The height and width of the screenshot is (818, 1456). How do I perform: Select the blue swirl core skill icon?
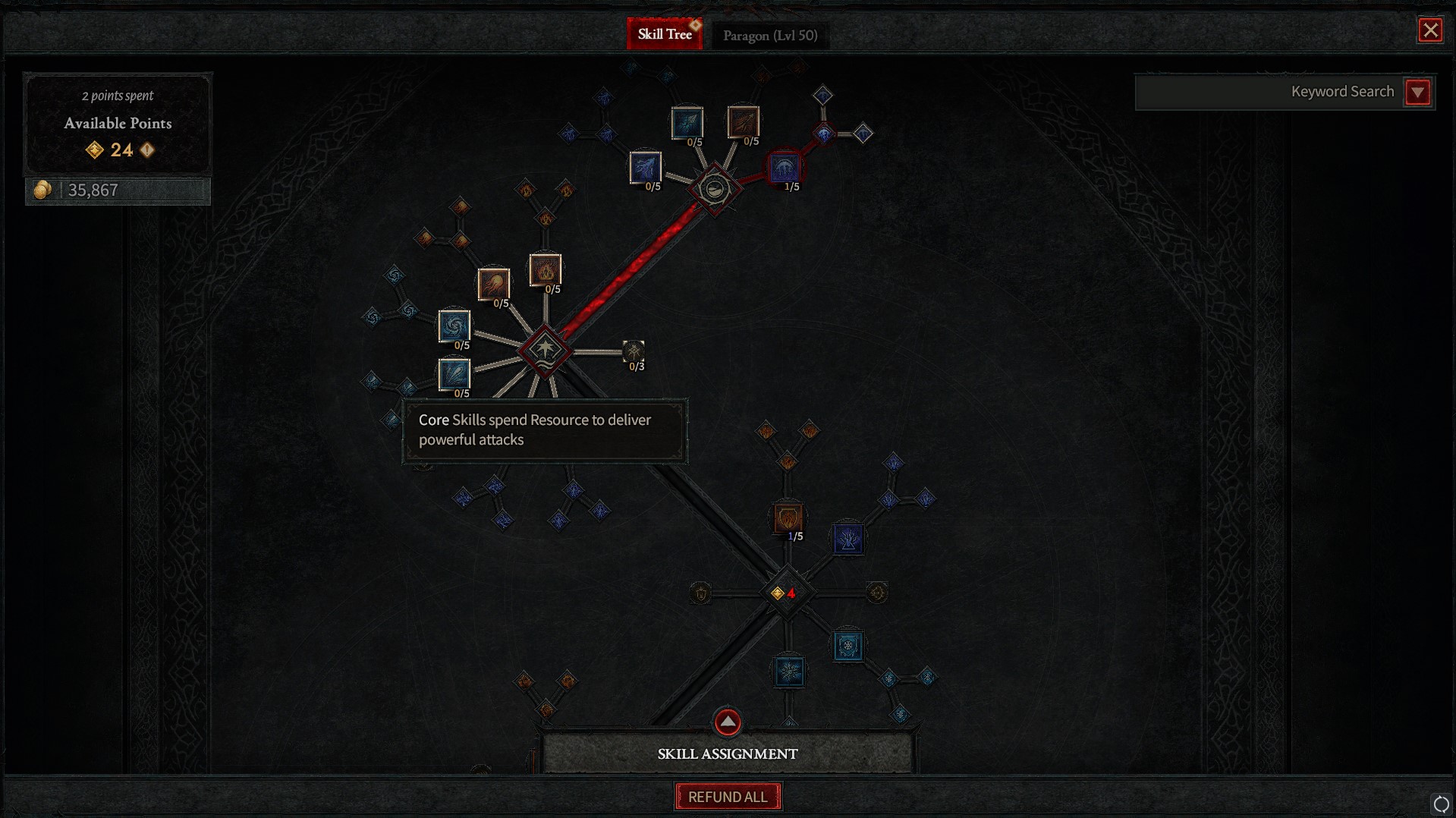tap(454, 326)
